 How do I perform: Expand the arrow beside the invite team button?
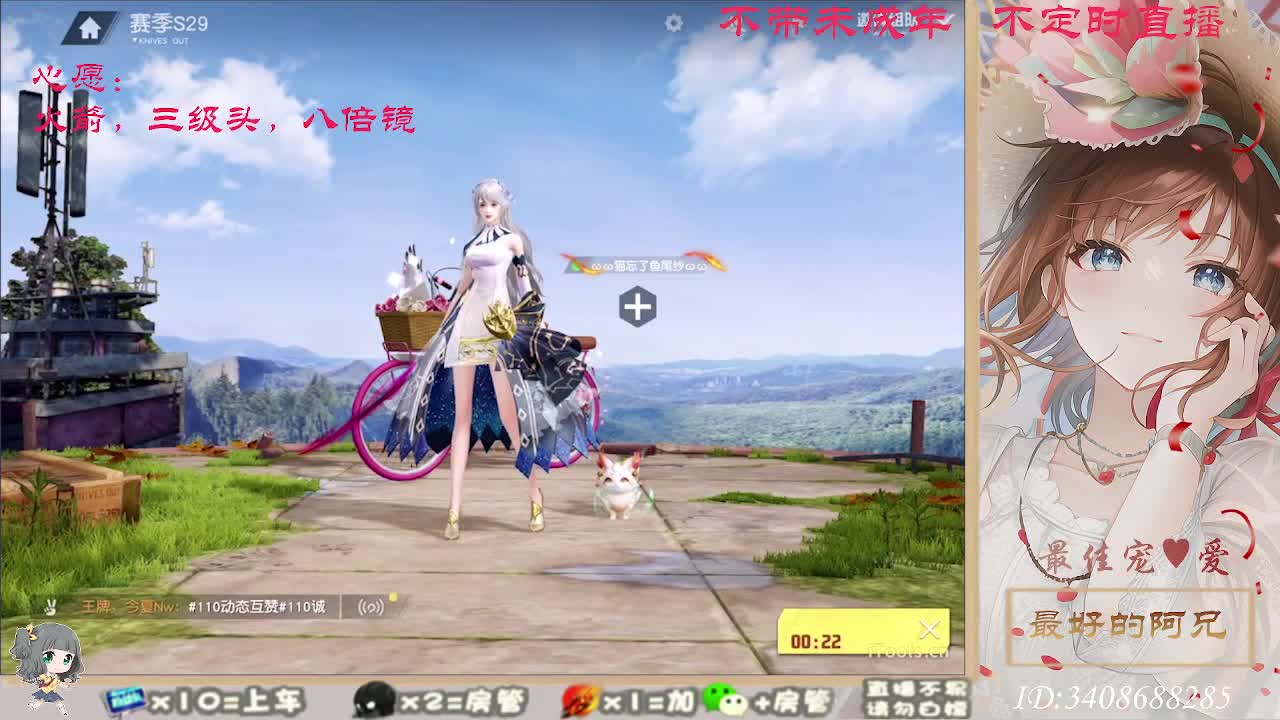point(946,19)
